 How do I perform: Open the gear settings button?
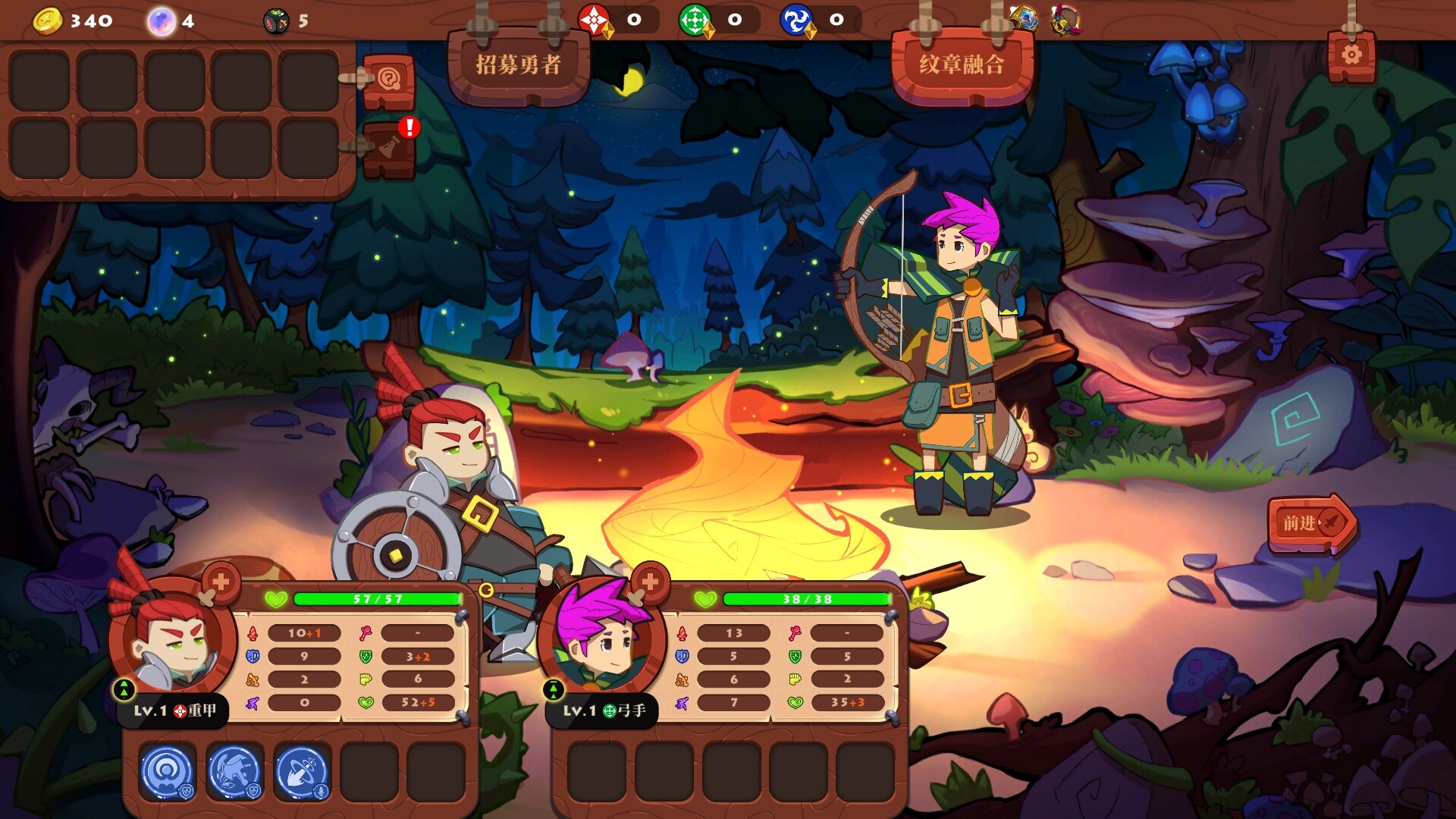[1351, 55]
